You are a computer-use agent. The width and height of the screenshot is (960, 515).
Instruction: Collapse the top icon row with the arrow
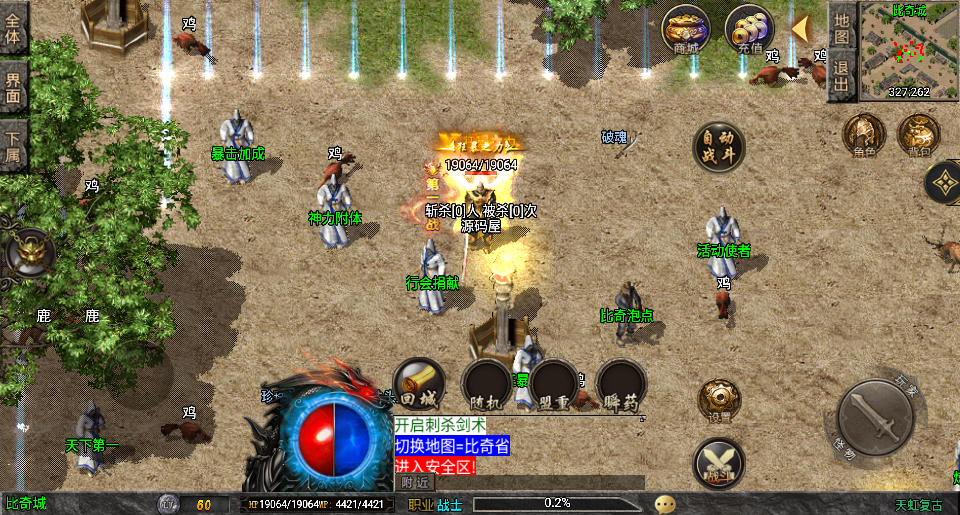point(801,28)
